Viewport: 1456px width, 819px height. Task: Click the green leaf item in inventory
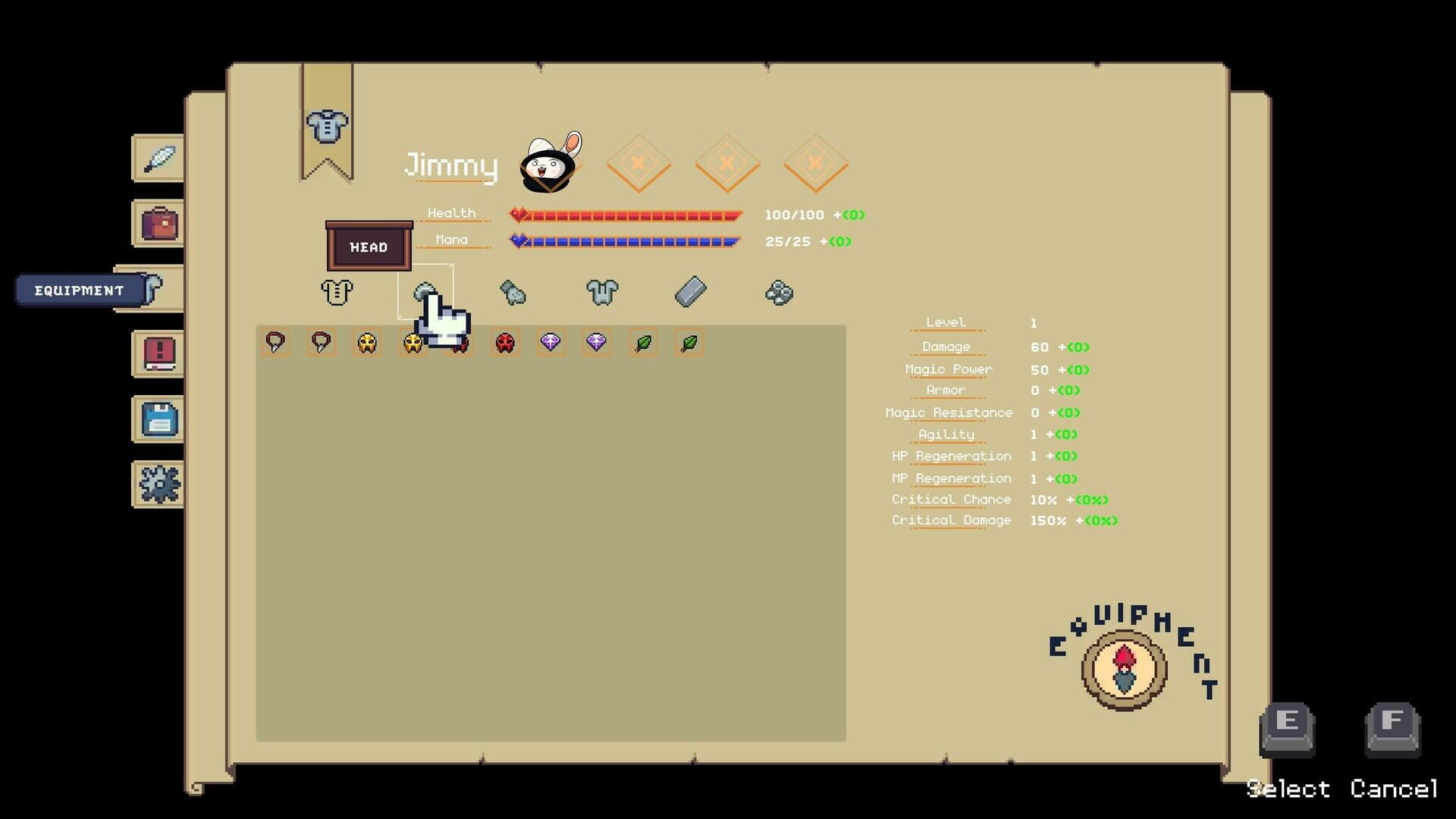tap(642, 343)
